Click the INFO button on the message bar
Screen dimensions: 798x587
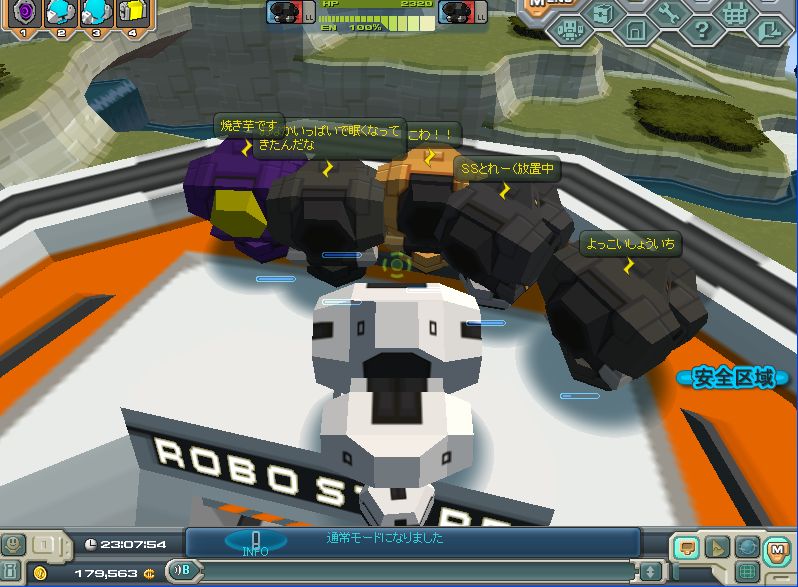[x=255, y=542]
